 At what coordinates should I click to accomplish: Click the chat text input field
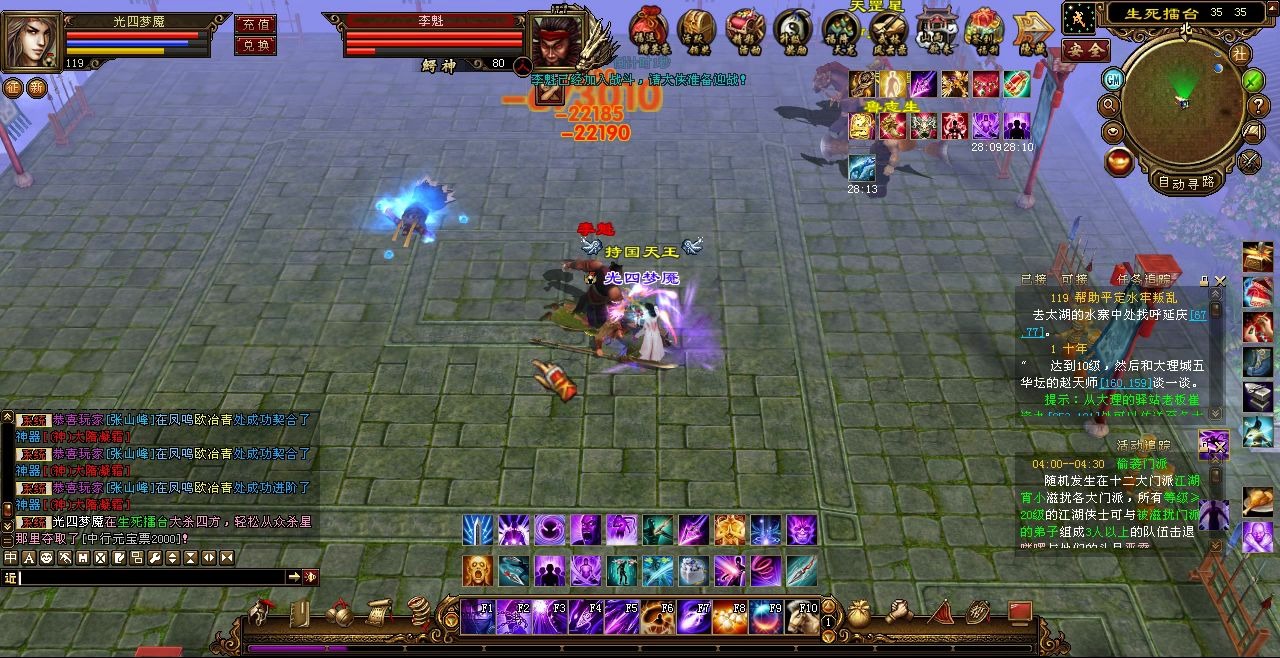(150, 577)
